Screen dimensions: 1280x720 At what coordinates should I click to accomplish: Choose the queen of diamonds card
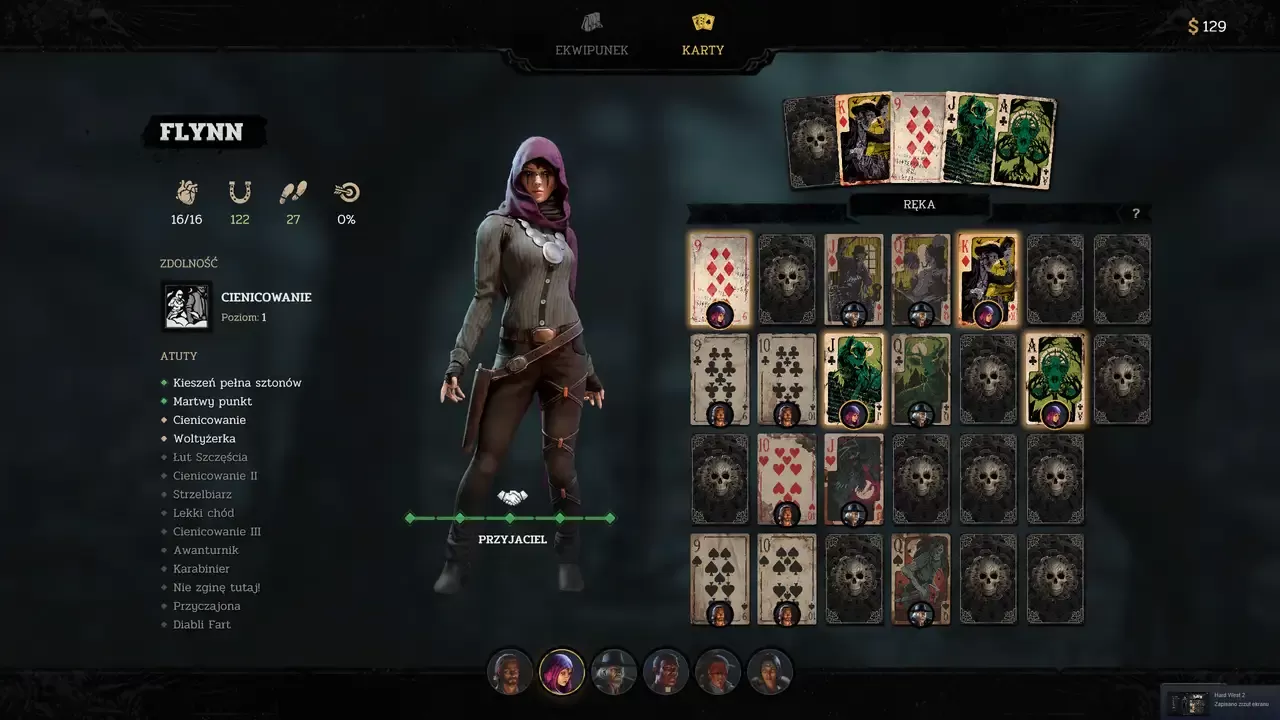click(921, 280)
